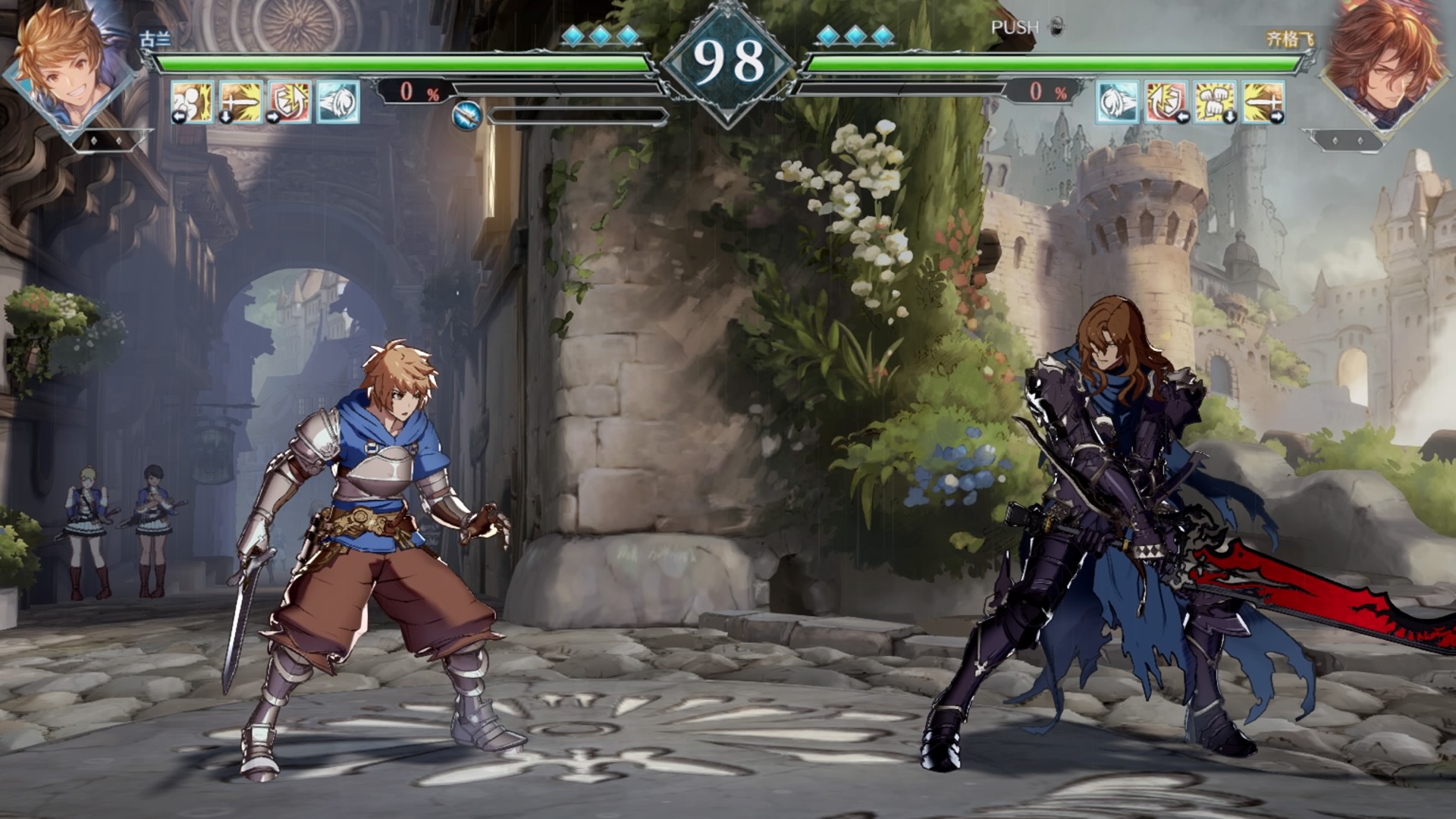Use Siegfried's sword thrust skill icon
This screenshot has height=819, width=1456.
click(1263, 102)
